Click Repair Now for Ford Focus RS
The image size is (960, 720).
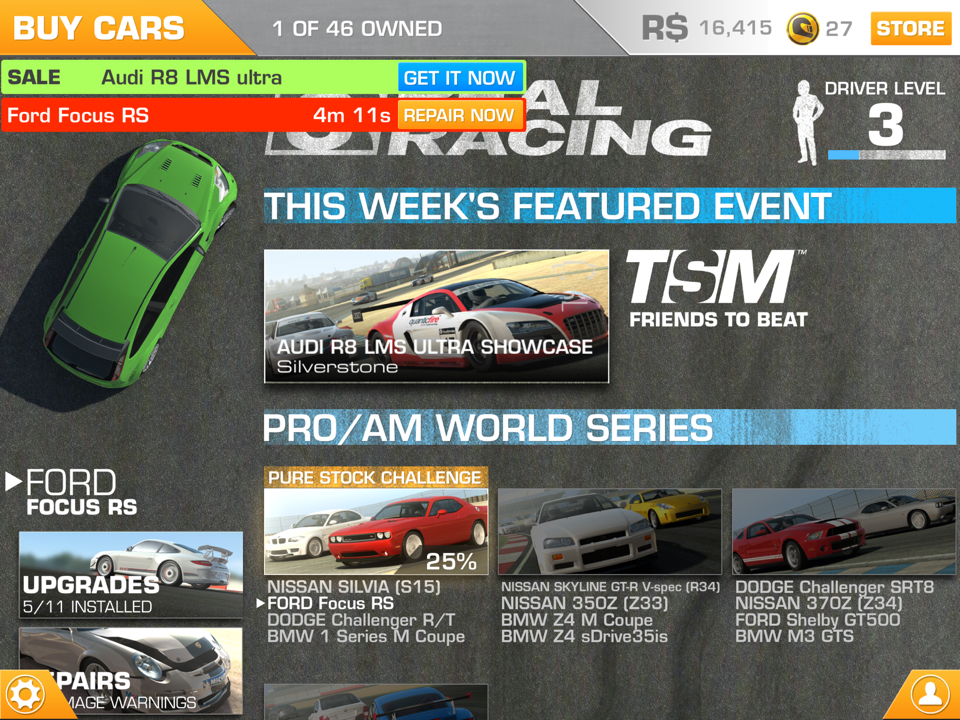[459, 115]
